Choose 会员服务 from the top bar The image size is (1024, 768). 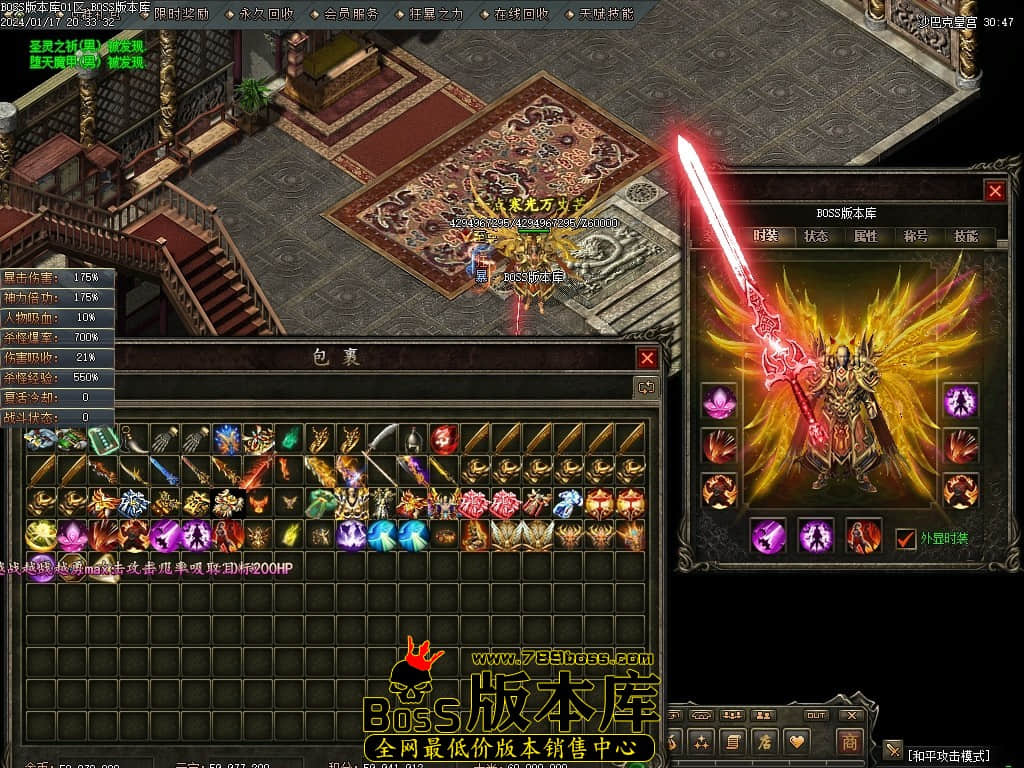(x=352, y=14)
